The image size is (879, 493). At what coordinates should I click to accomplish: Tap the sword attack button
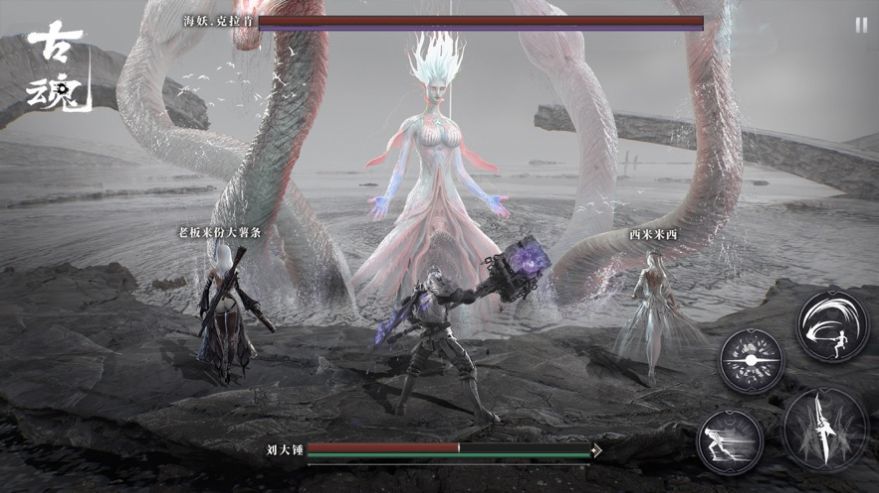click(x=826, y=428)
